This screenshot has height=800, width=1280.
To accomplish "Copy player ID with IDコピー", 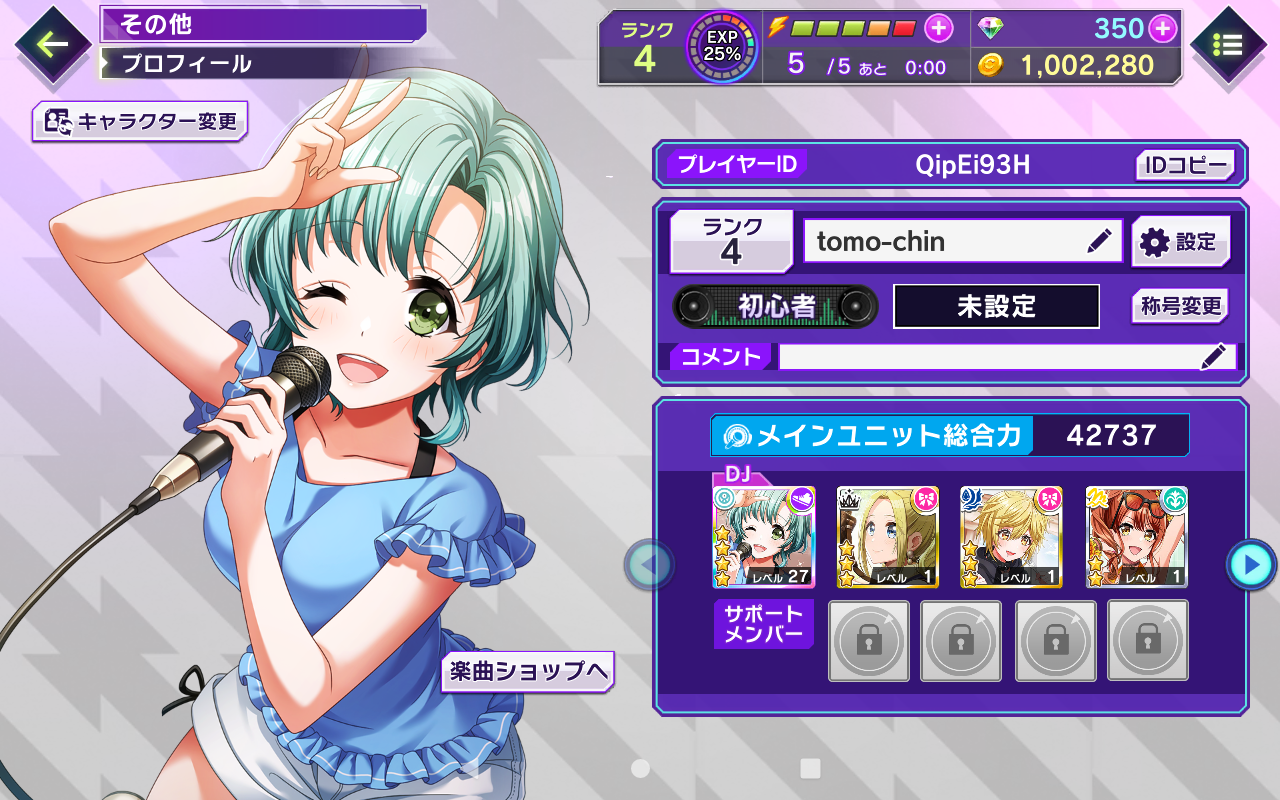I will 1185,165.
